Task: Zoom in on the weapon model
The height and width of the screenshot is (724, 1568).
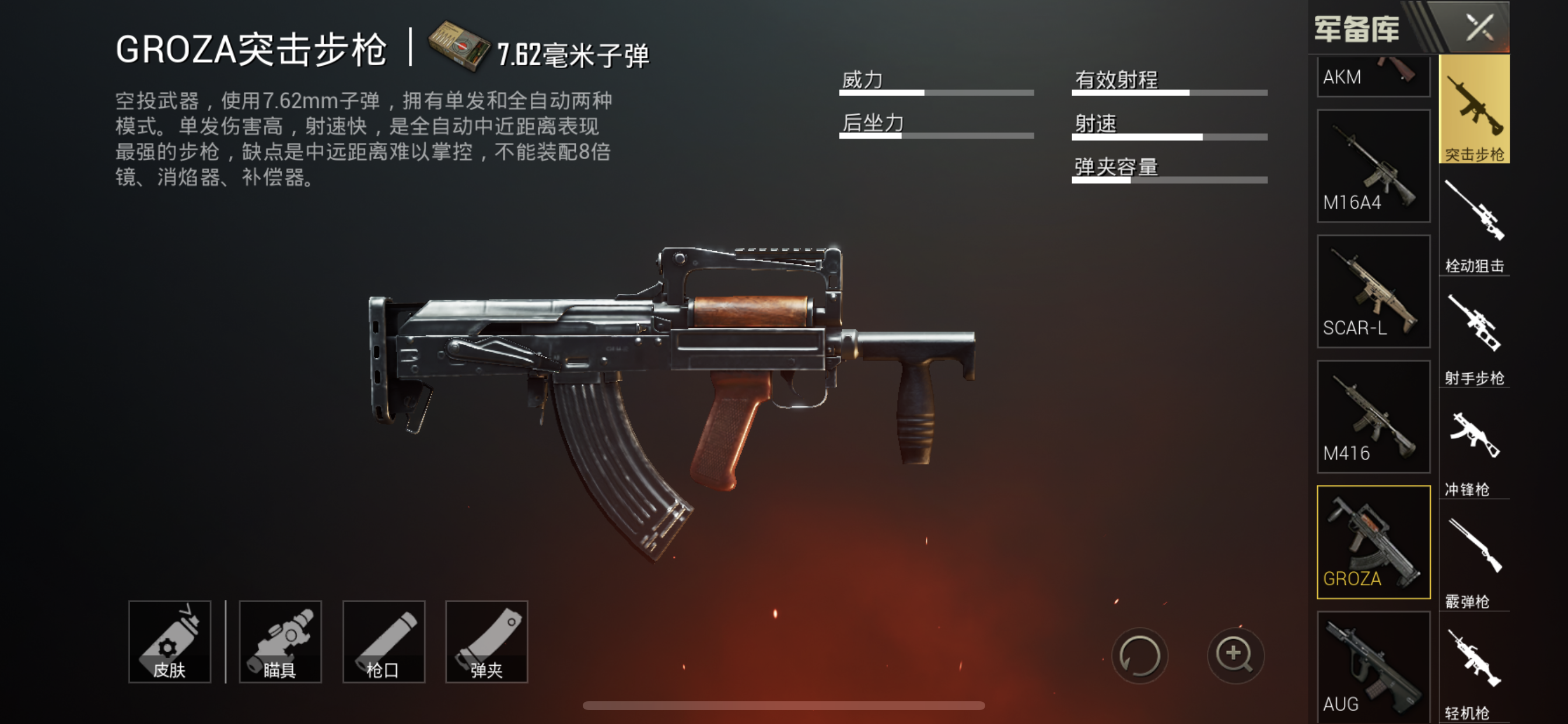Action: (x=1234, y=655)
